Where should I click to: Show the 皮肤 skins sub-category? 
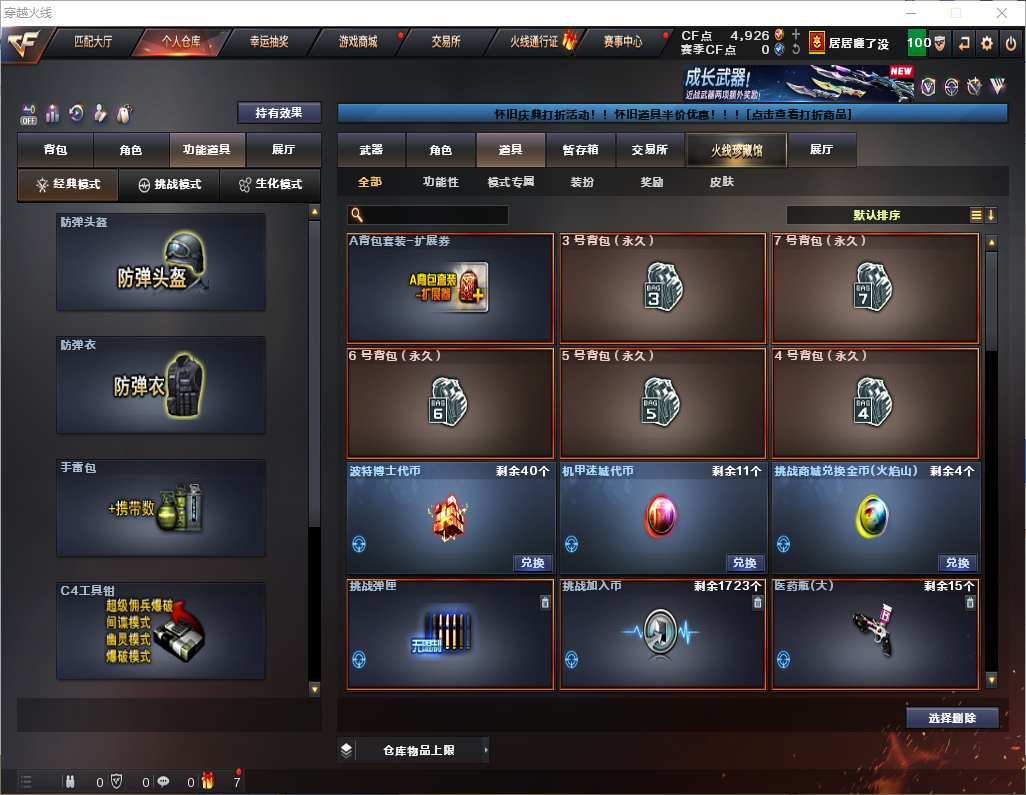click(x=721, y=182)
